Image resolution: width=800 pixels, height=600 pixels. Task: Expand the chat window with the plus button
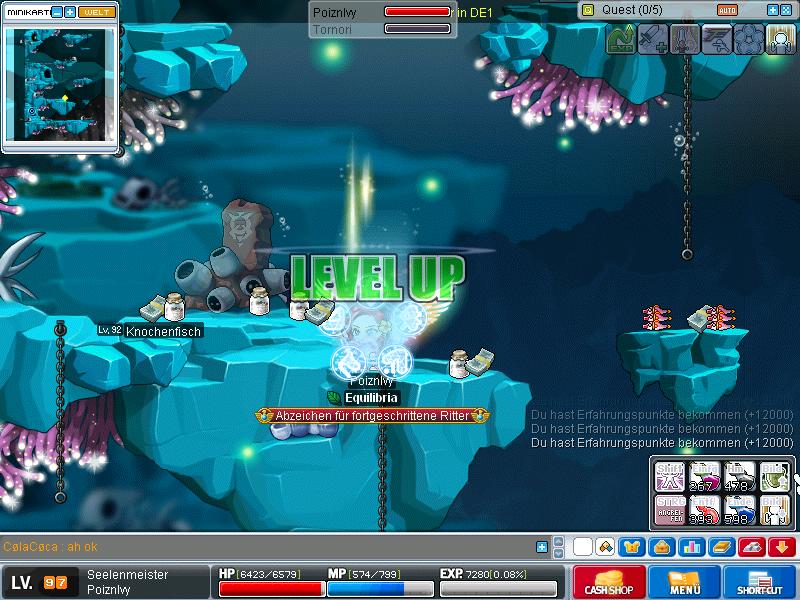542,547
